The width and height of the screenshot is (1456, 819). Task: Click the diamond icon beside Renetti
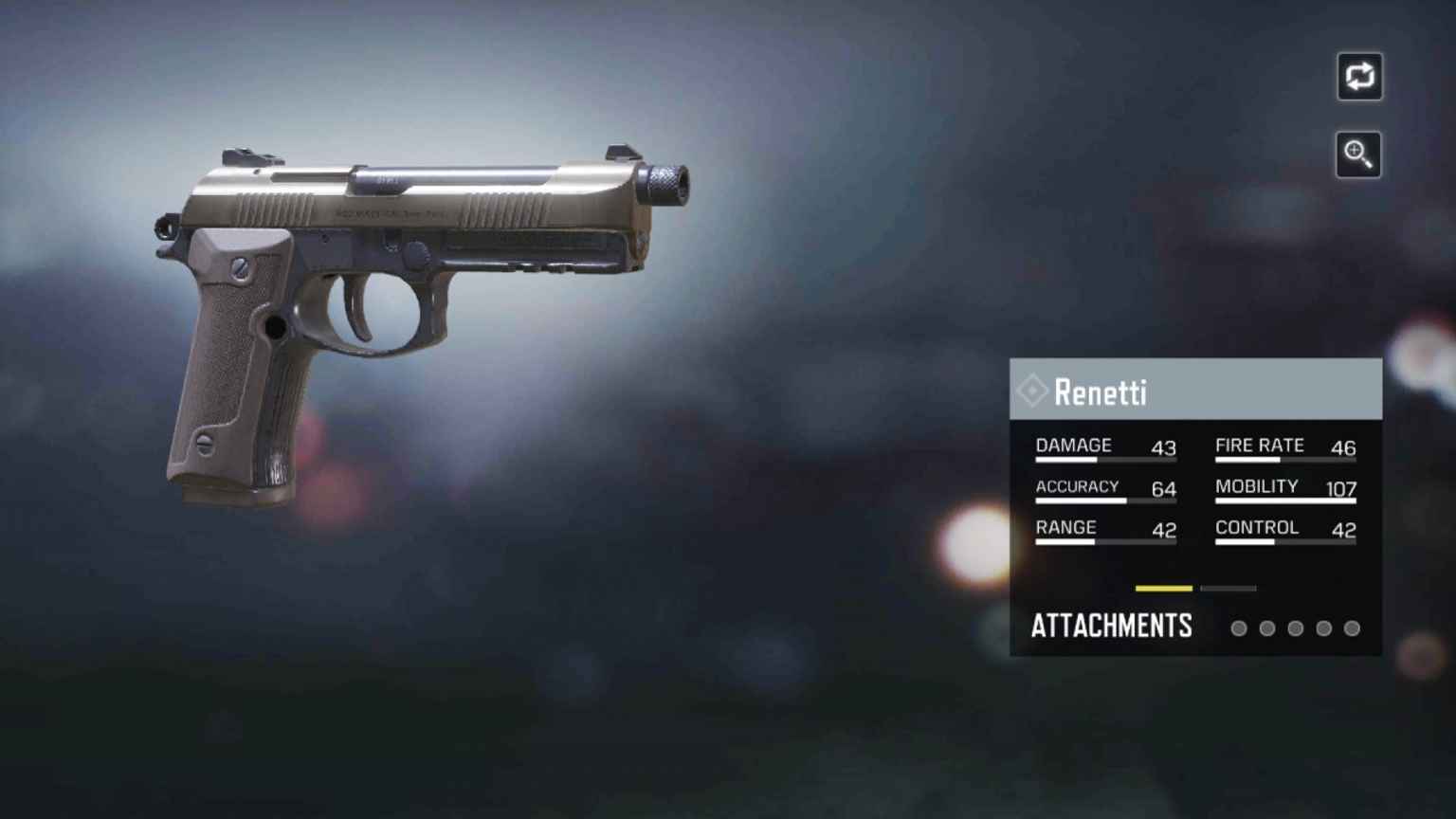[1033, 391]
